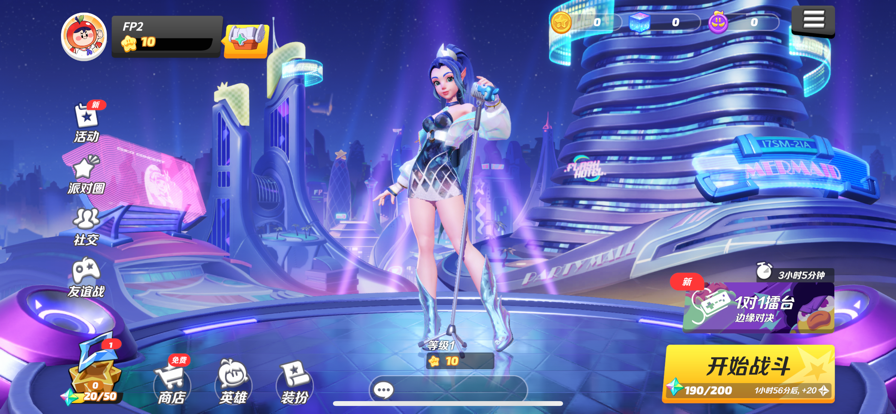
Task: Click the FP2 player name panel
Action: [x=166, y=34]
